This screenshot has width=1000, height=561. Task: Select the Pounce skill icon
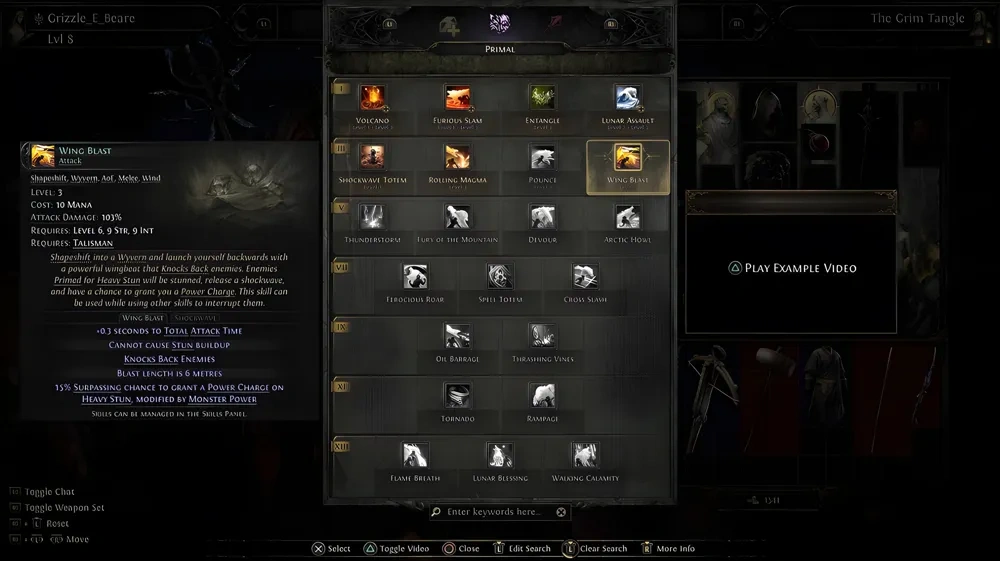(543, 158)
